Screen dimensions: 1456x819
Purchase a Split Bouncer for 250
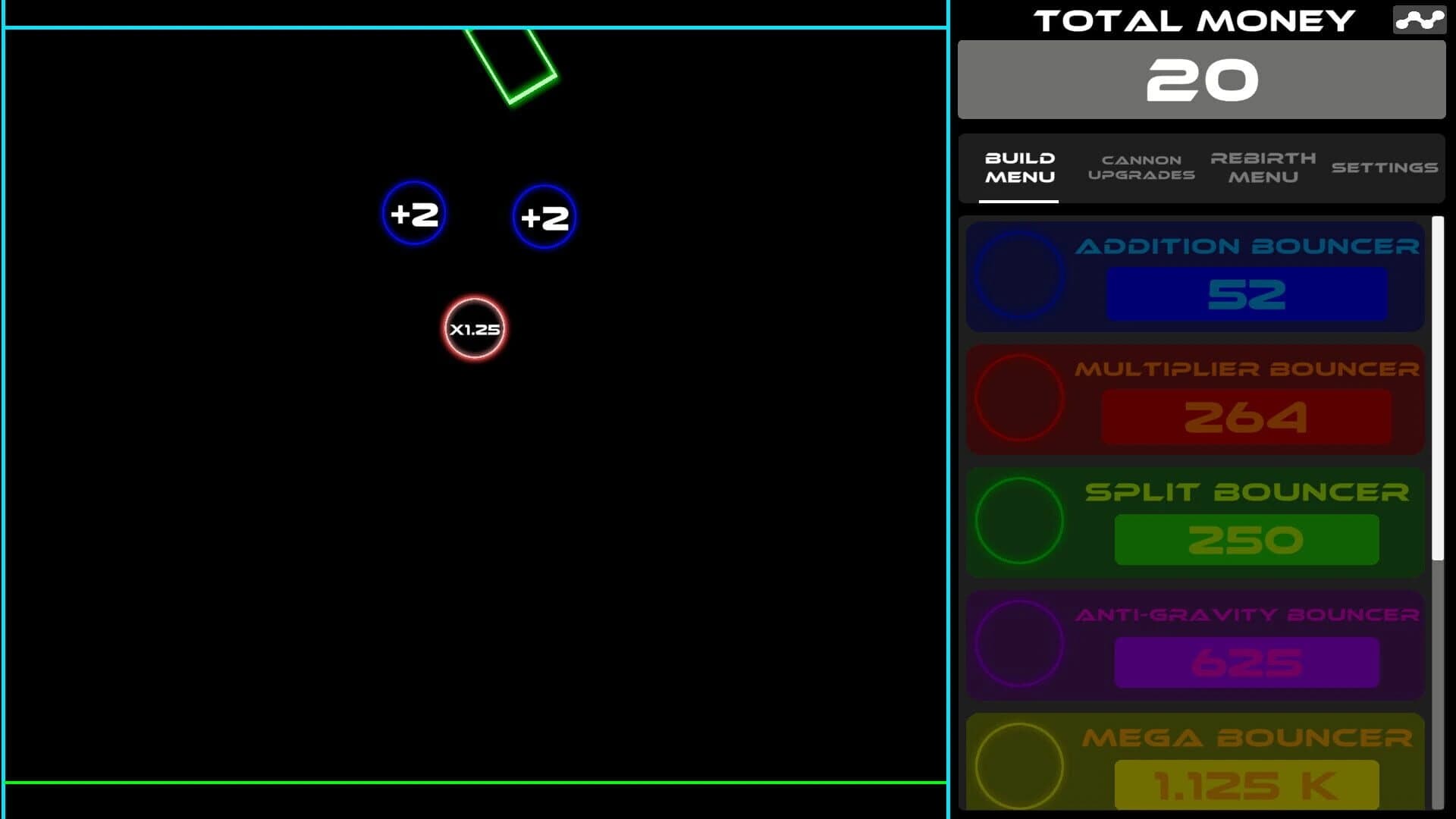[x=1247, y=540]
